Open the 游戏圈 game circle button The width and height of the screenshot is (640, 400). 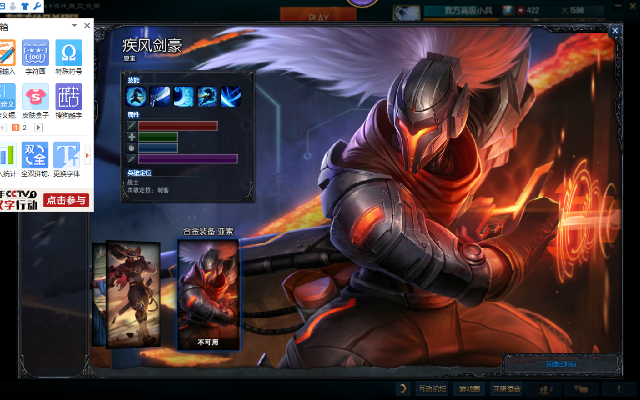[x=469, y=388]
